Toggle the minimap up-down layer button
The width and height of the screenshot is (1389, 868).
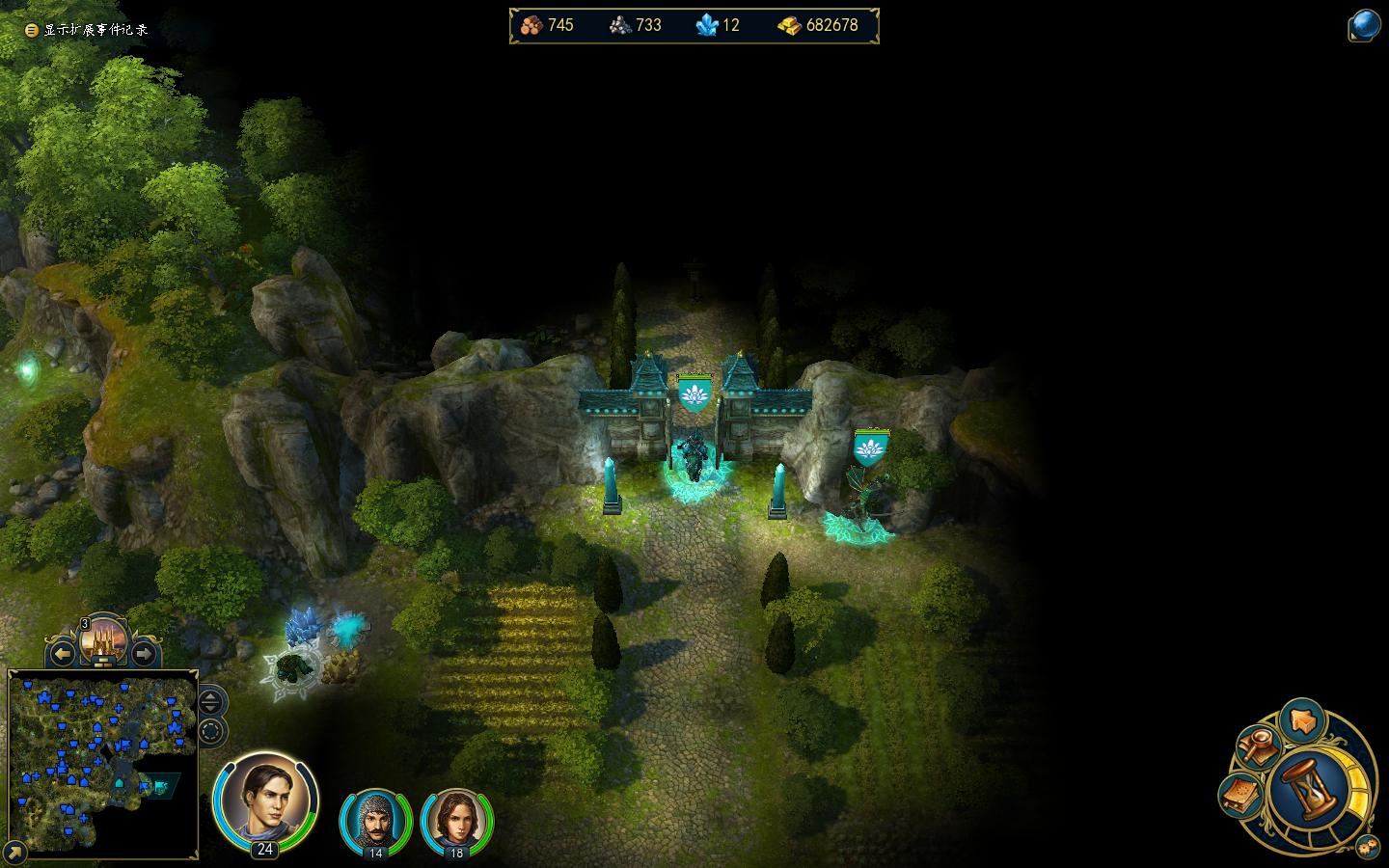(x=212, y=701)
